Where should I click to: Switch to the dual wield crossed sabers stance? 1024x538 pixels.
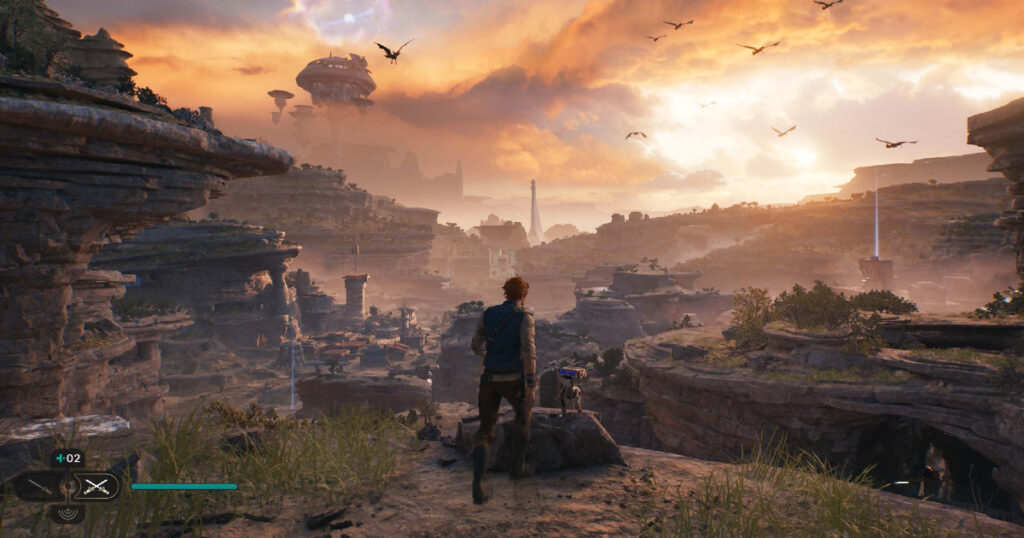tap(97, 487)
